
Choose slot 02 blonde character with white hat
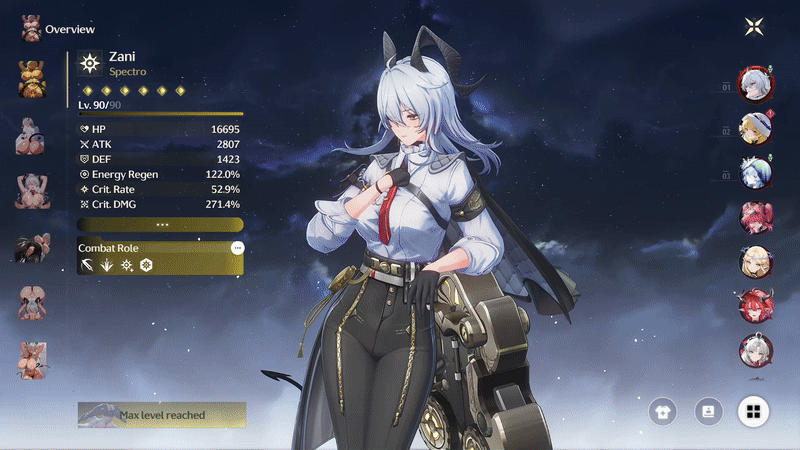coord(754,128)
